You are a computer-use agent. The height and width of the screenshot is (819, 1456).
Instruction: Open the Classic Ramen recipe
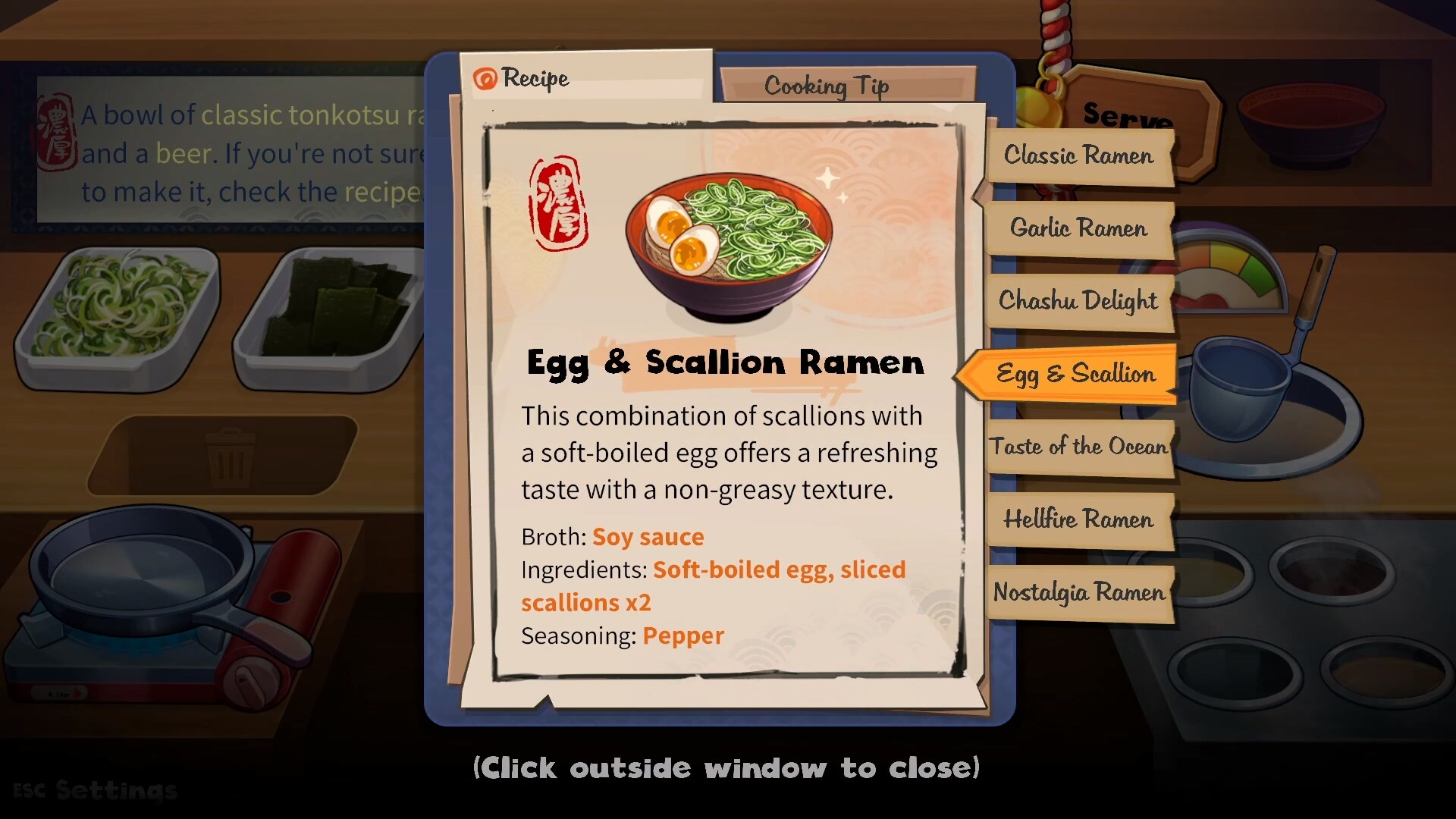coord(1078,155)
